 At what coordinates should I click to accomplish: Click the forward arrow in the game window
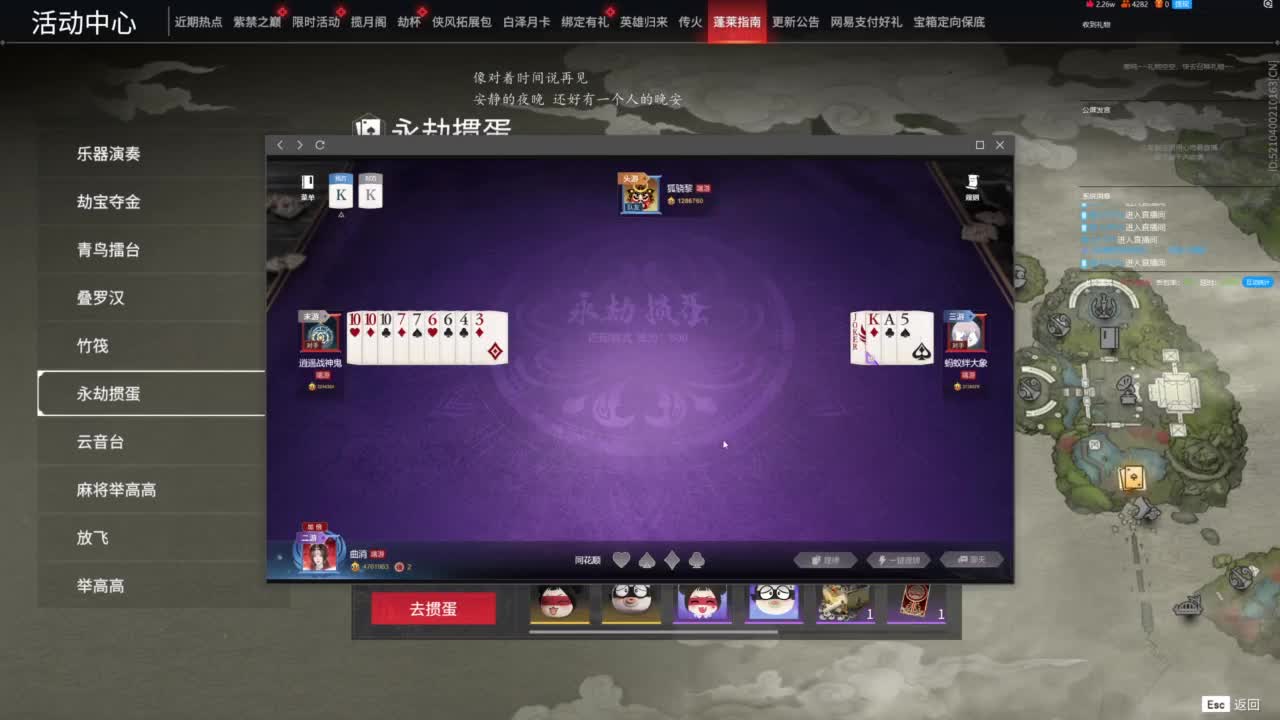coord(298,145)
